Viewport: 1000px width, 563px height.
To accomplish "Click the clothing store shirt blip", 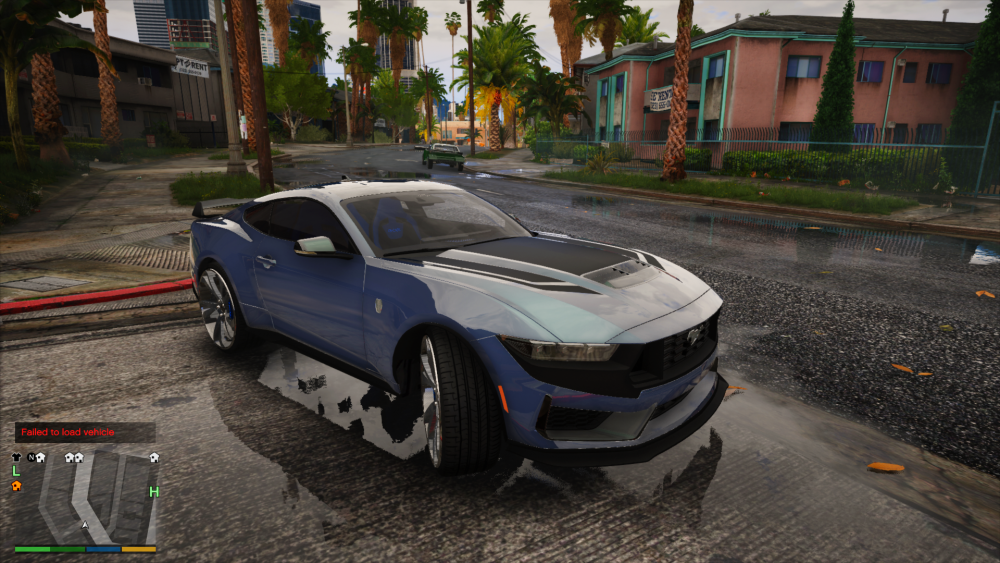I will coord(16,457).
